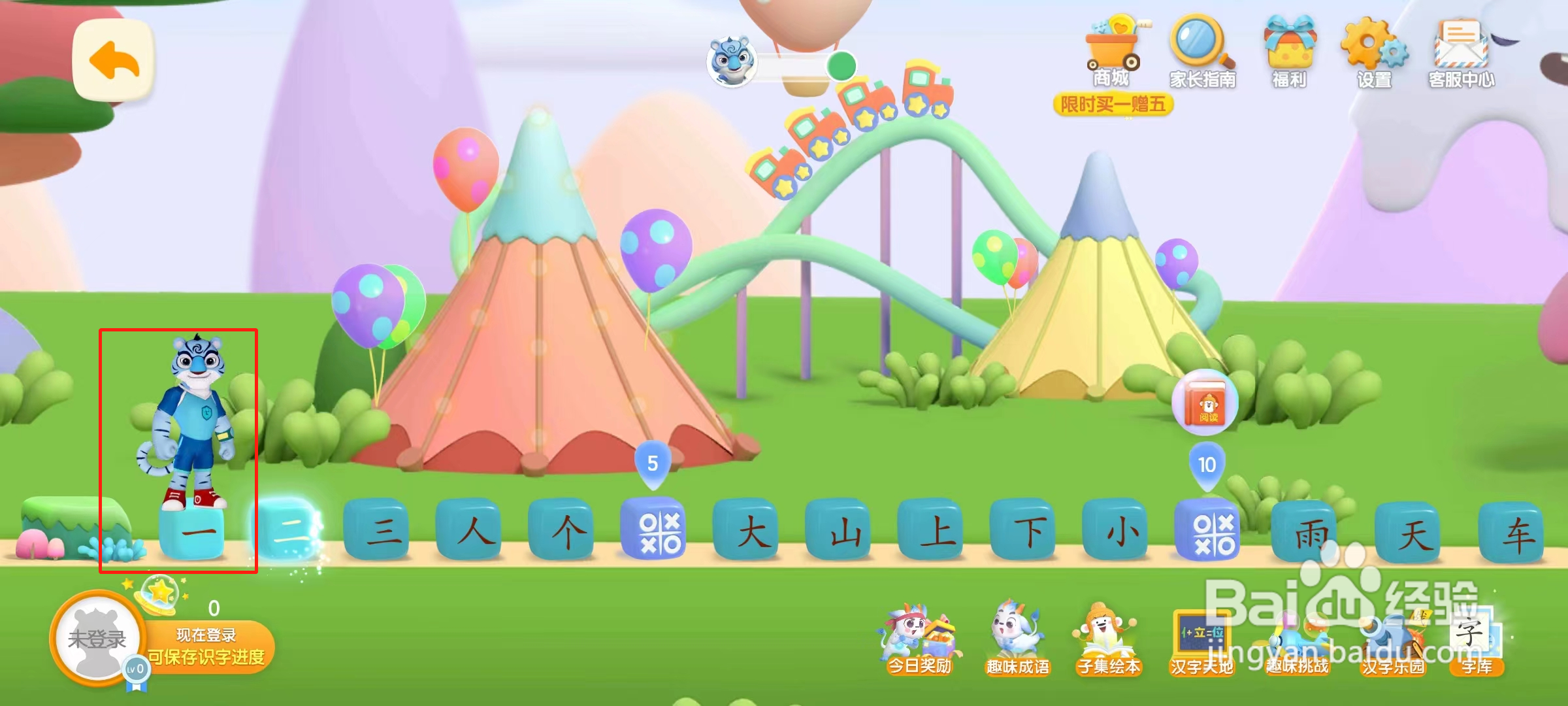Open the 商城 store
The height and width of the screenshot is (706, 1568).
(1112, 52)
